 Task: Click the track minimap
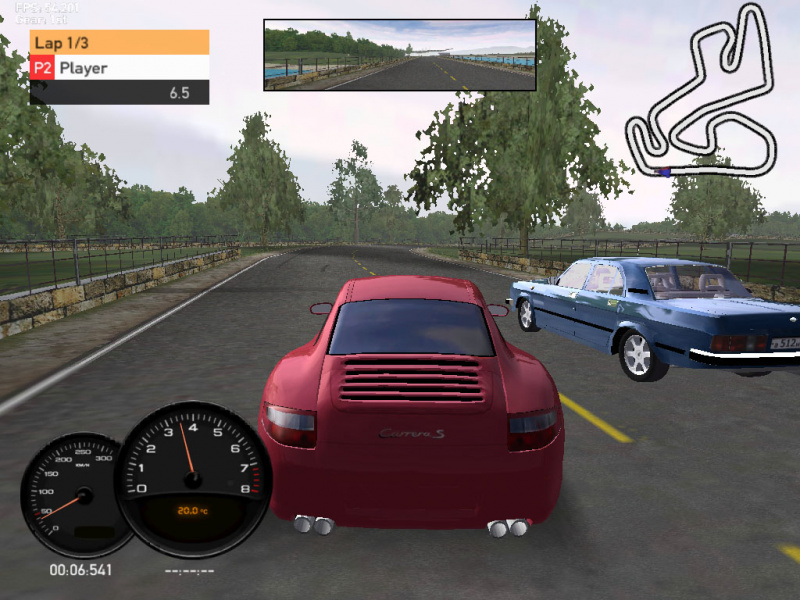[701, 93]
